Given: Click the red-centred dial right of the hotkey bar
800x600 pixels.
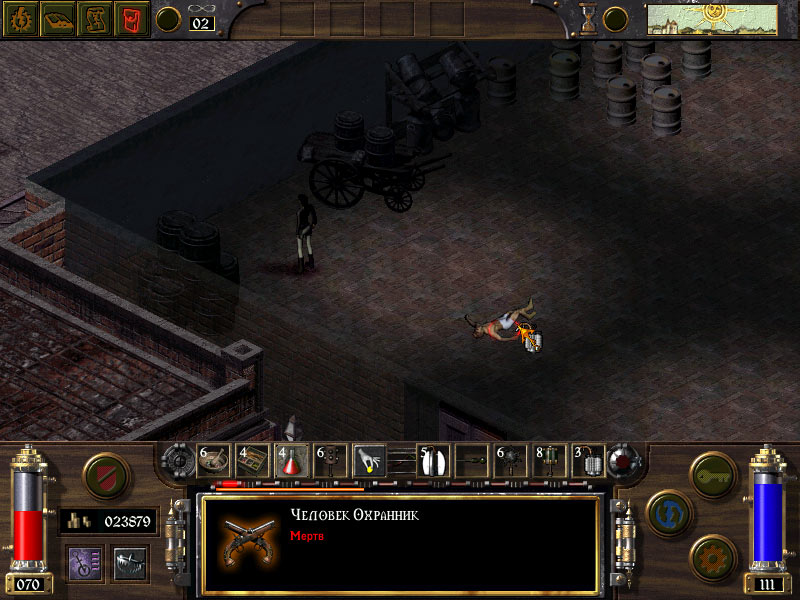Looking at the screenshot, I should coord(624,461).
